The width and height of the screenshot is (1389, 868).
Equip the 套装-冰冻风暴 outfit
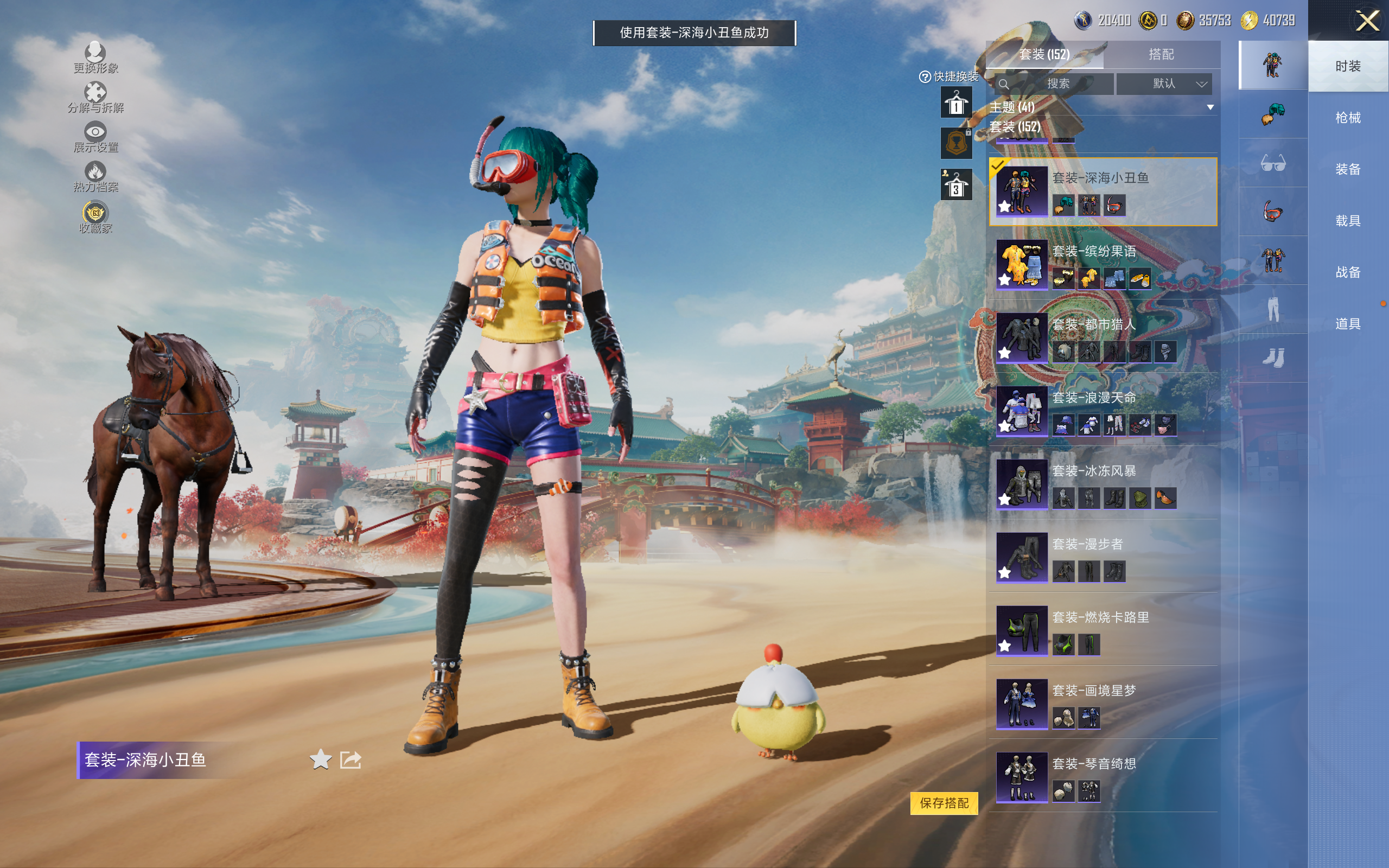1102,484
